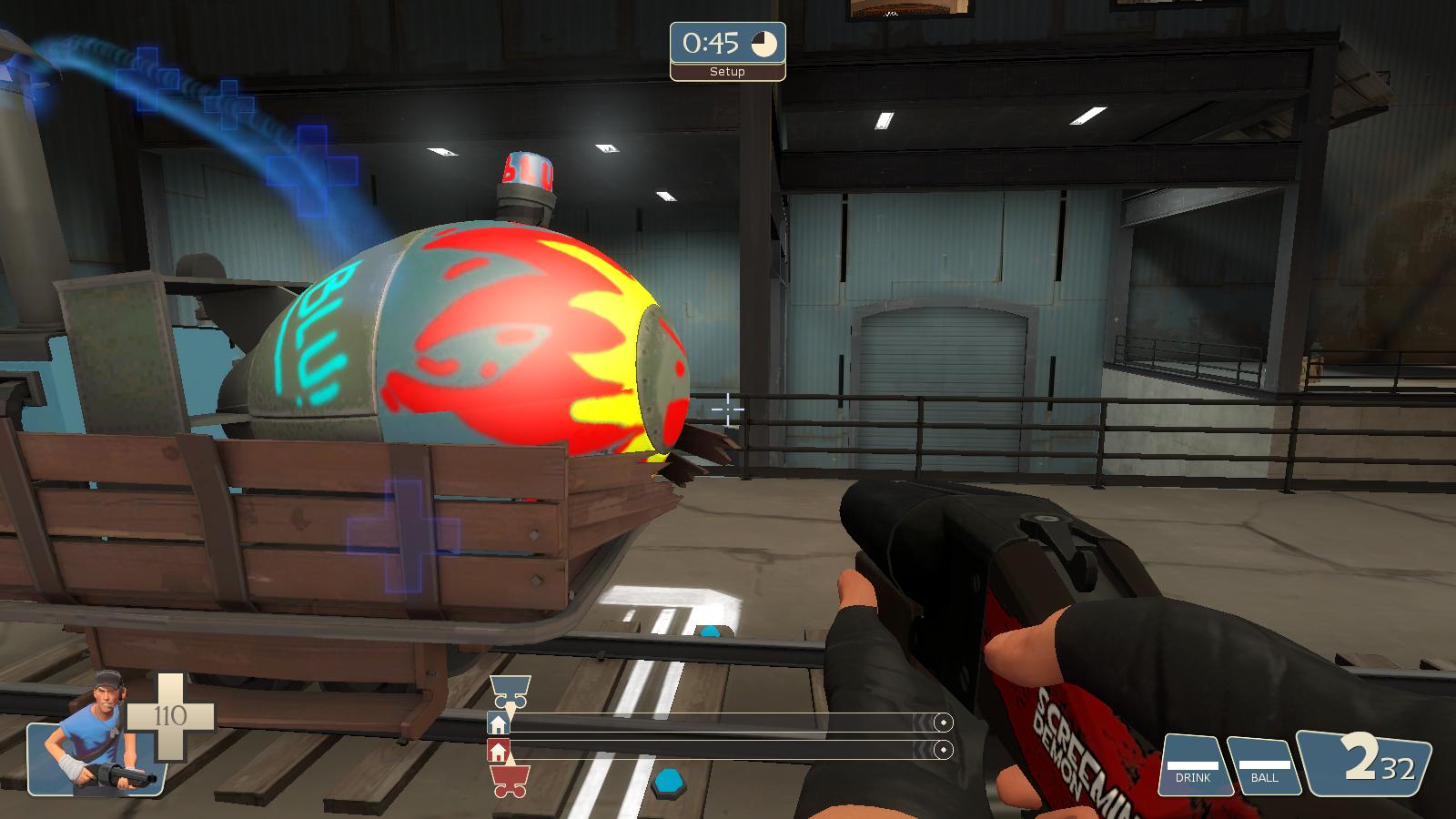Select the BALL item meter
The height and width of the screenshot is (819, 1456).
click(1264, 765)
